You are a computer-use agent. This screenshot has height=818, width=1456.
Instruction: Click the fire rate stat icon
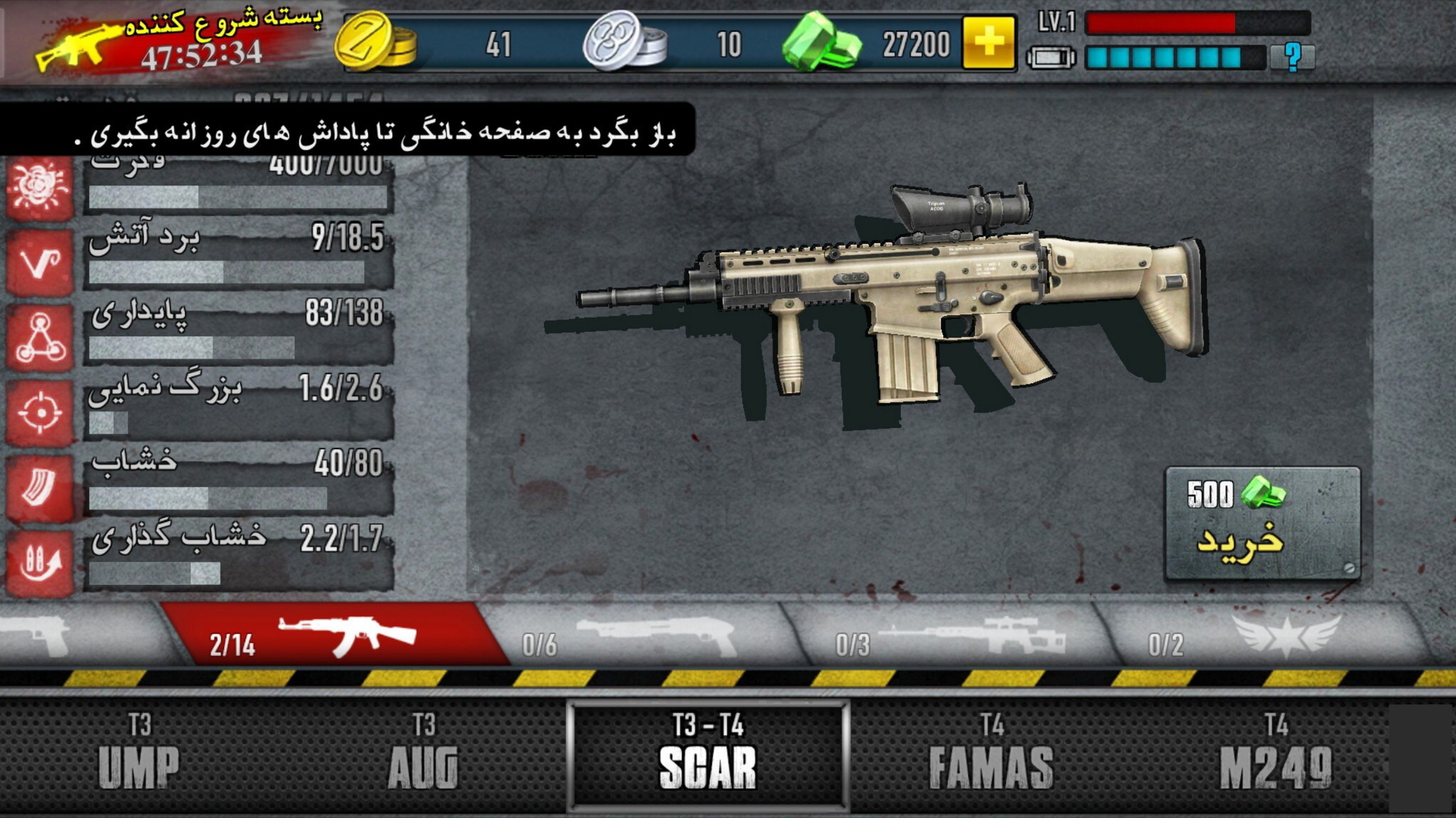(x=40, y=262)
